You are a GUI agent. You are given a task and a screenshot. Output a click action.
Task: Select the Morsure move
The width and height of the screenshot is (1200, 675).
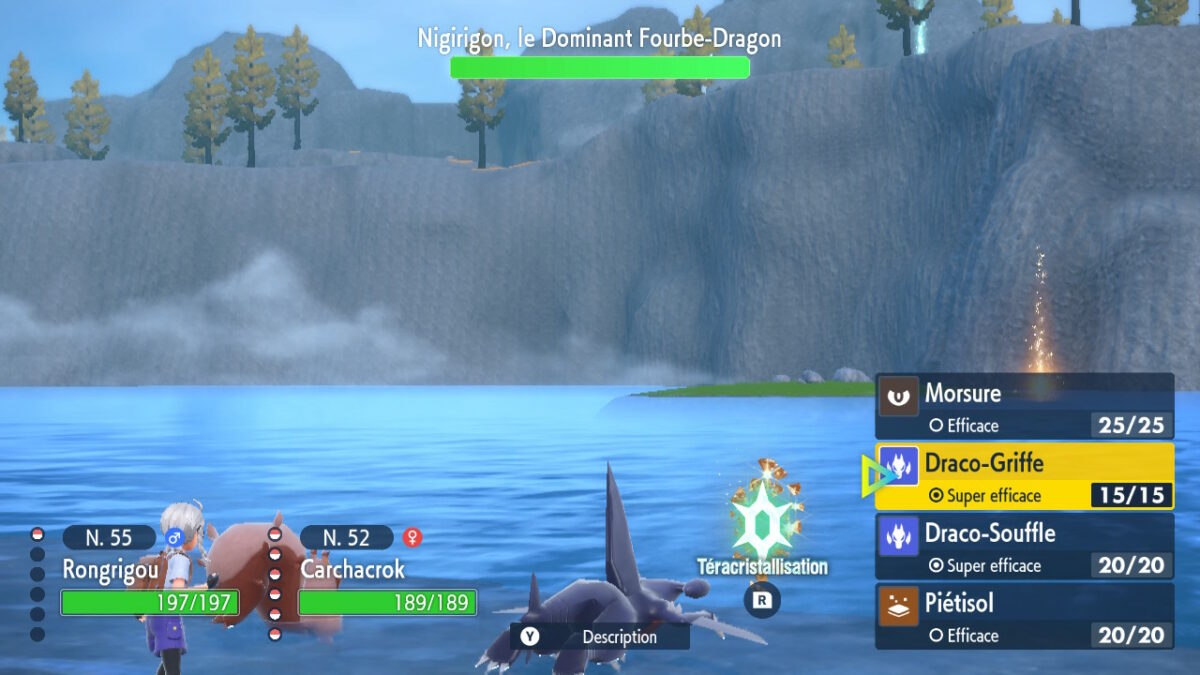point(1024,407)
